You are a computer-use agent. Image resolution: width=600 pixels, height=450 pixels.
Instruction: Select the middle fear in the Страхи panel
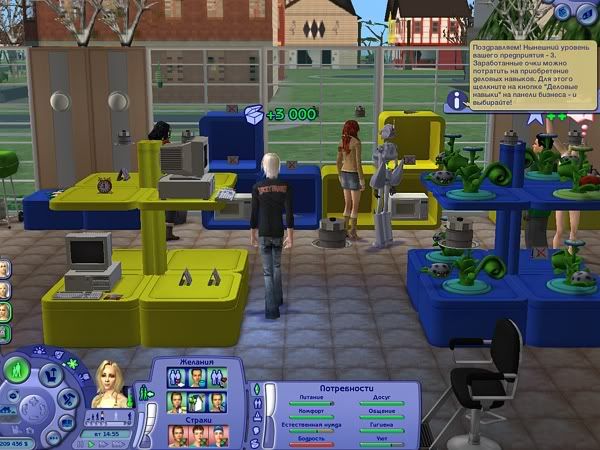click(x=199, y=435)
